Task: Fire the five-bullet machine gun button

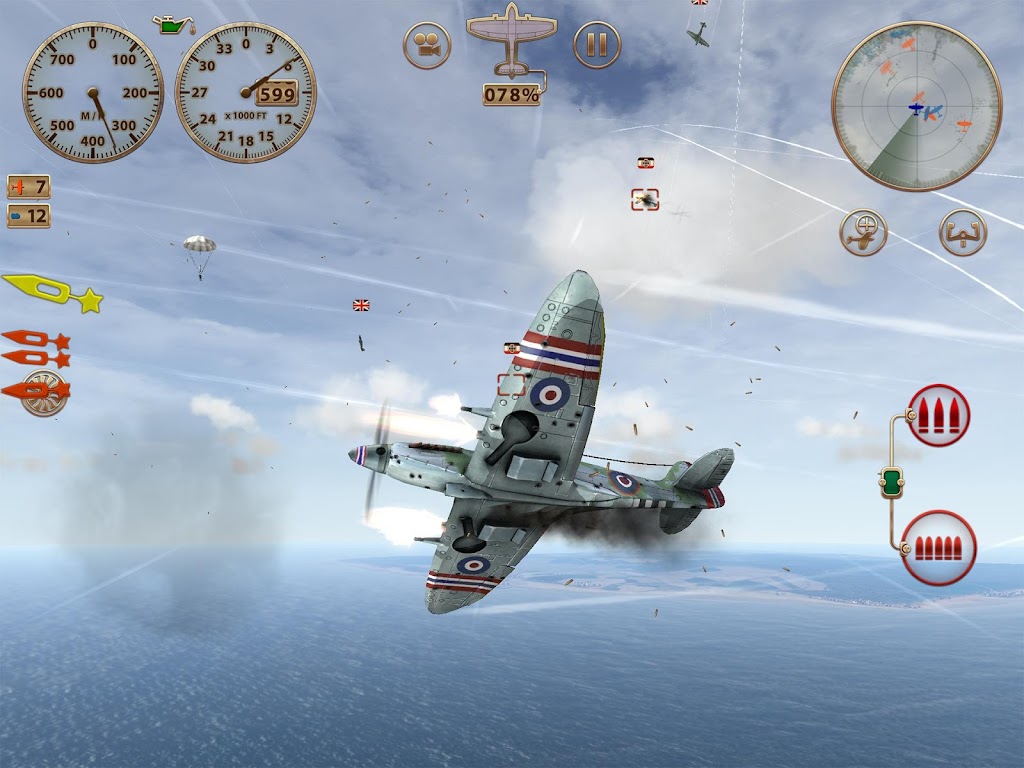Action: (938, 547)
